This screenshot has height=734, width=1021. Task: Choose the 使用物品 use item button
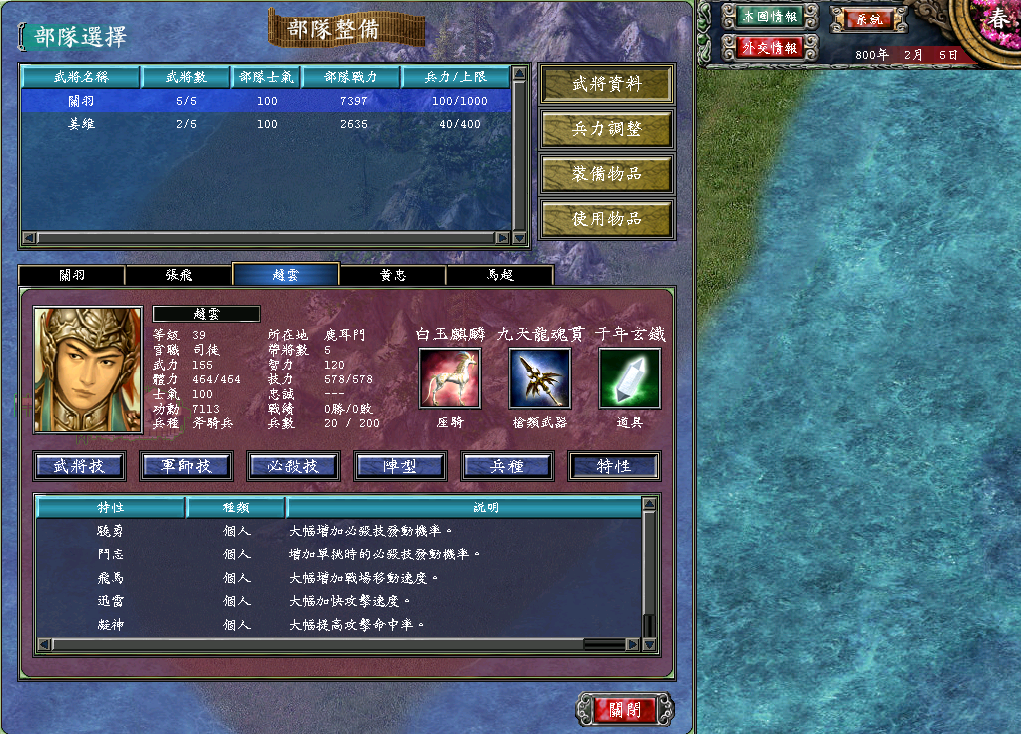pos(606,218)
